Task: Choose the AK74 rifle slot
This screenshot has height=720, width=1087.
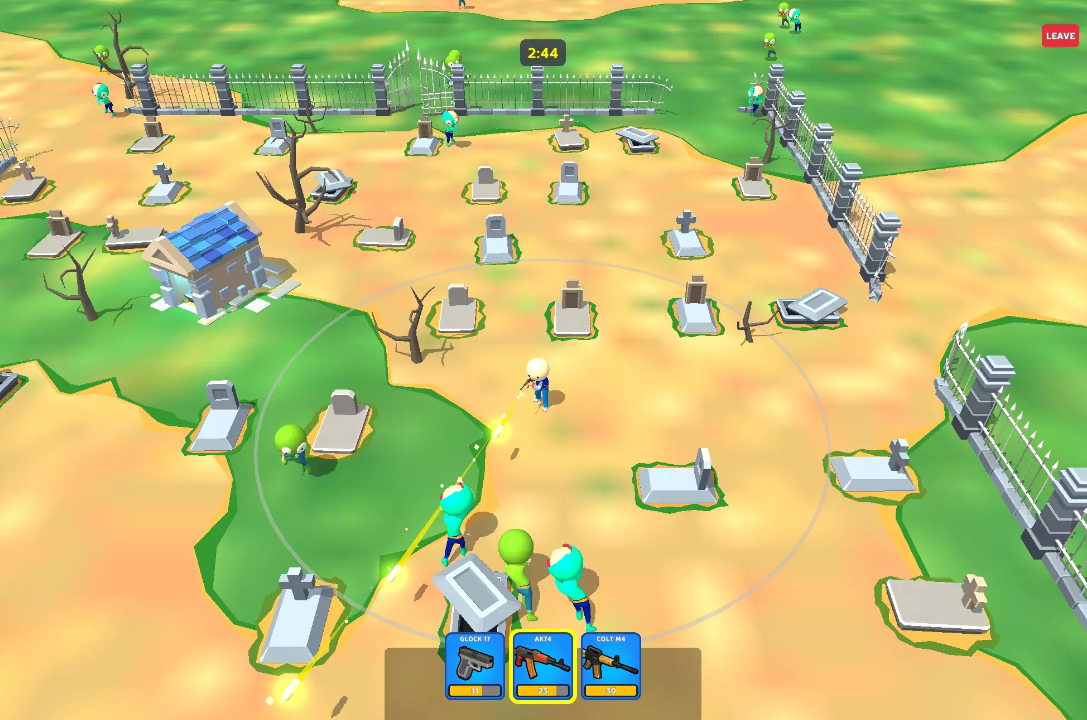Action: 543,666
